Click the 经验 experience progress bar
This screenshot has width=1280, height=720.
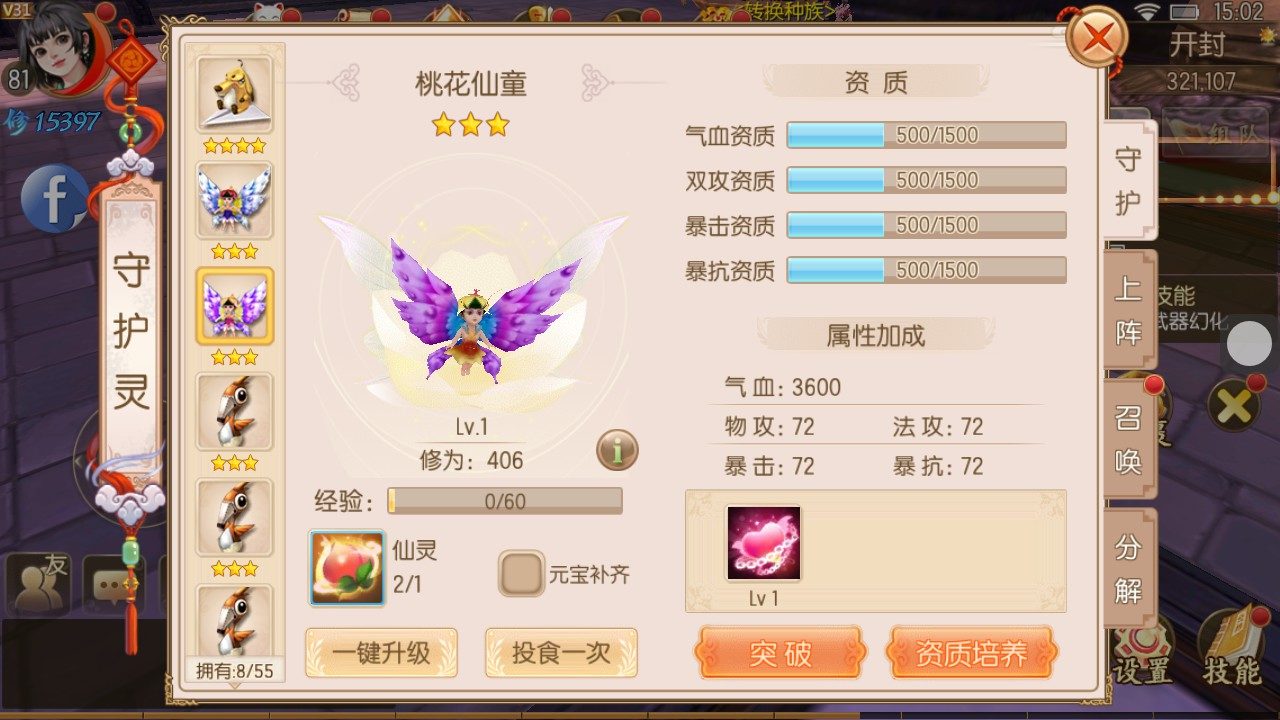coord(505,501)
